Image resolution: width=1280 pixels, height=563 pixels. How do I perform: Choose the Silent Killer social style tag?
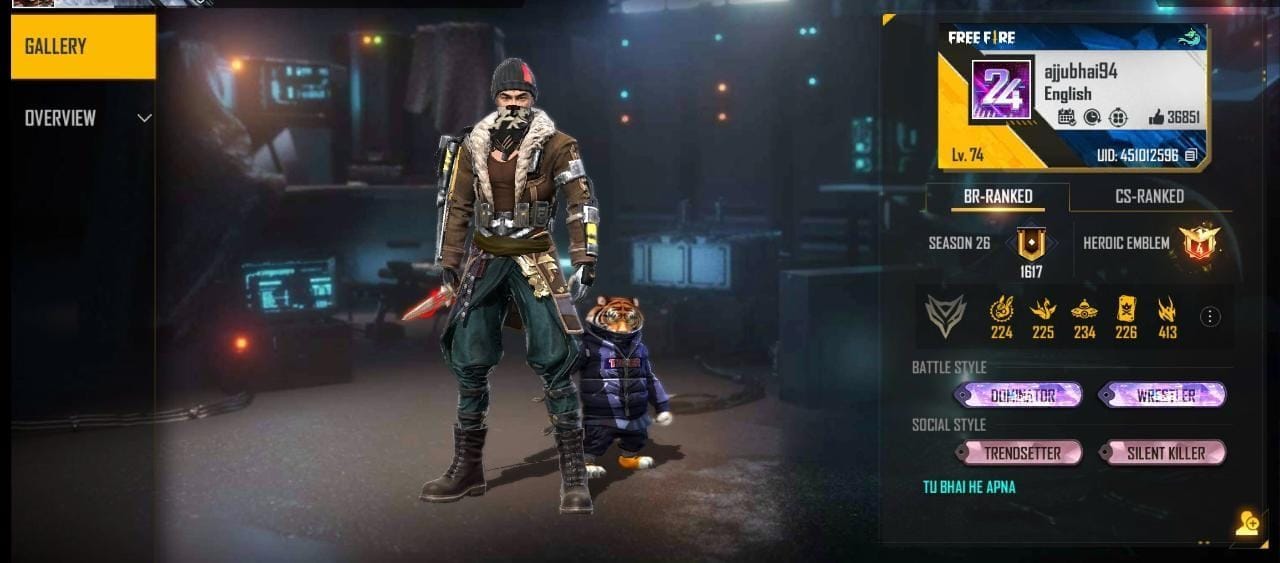click(x=1162, y=453)
